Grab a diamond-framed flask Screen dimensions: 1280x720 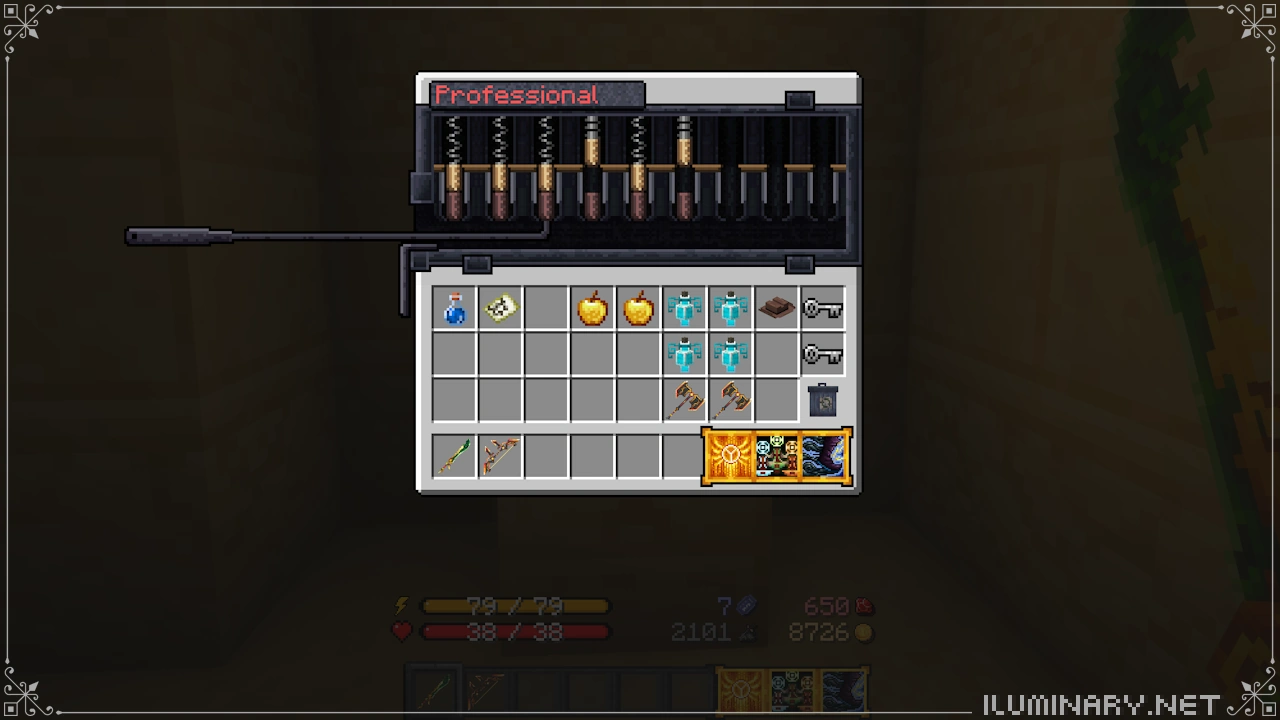[685, 308]
